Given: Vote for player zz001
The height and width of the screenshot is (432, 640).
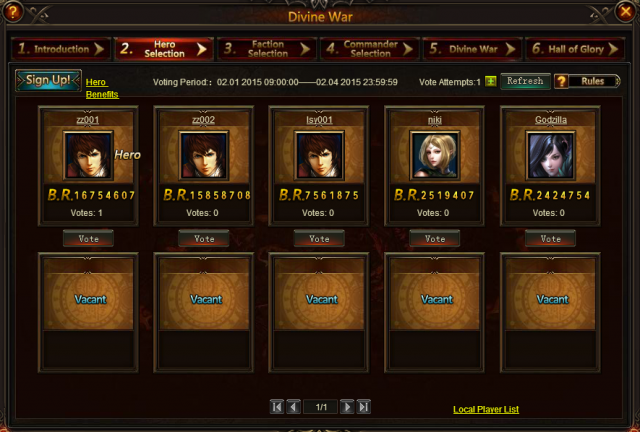Looking at the screenshot, I should click(x=88, y=239).
